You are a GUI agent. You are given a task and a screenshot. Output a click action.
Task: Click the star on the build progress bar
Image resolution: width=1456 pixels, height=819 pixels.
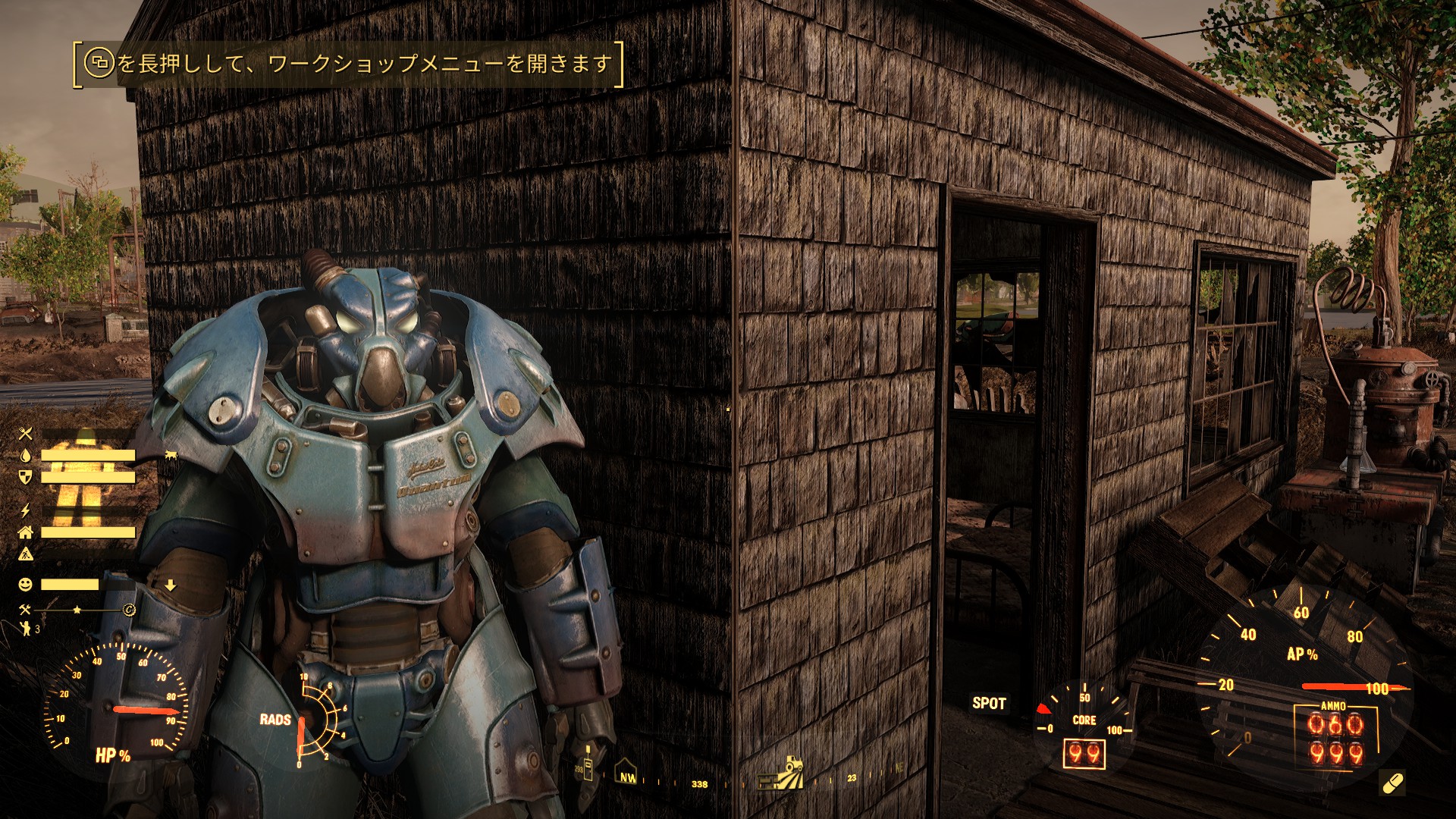(77, 610)
